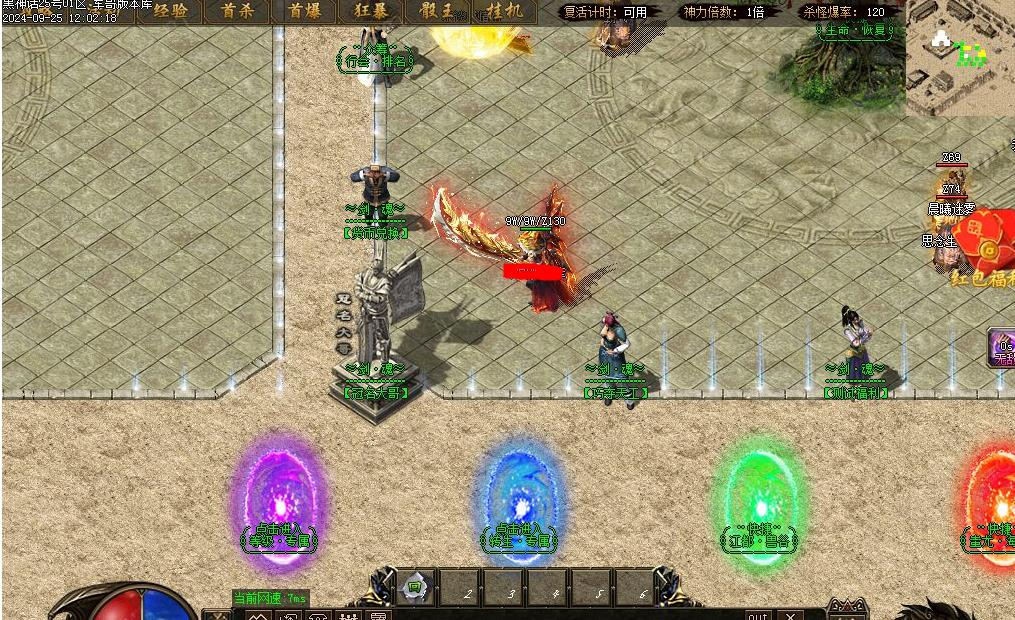
Task: Click the OUT button on bottom bar
Action: (758, 615)
